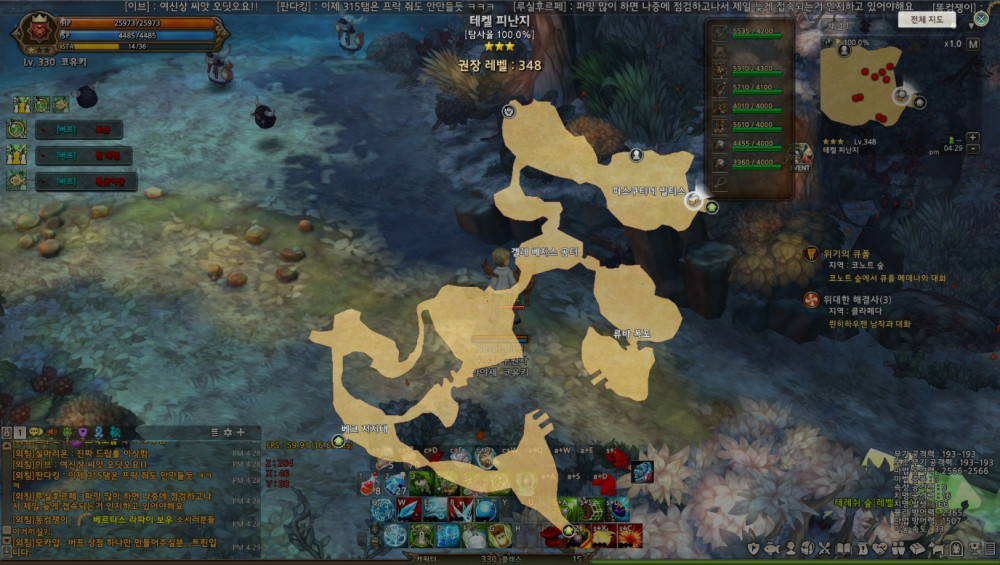
Task: Open the fishing menu fish icon
Action: tap(772, 548)
